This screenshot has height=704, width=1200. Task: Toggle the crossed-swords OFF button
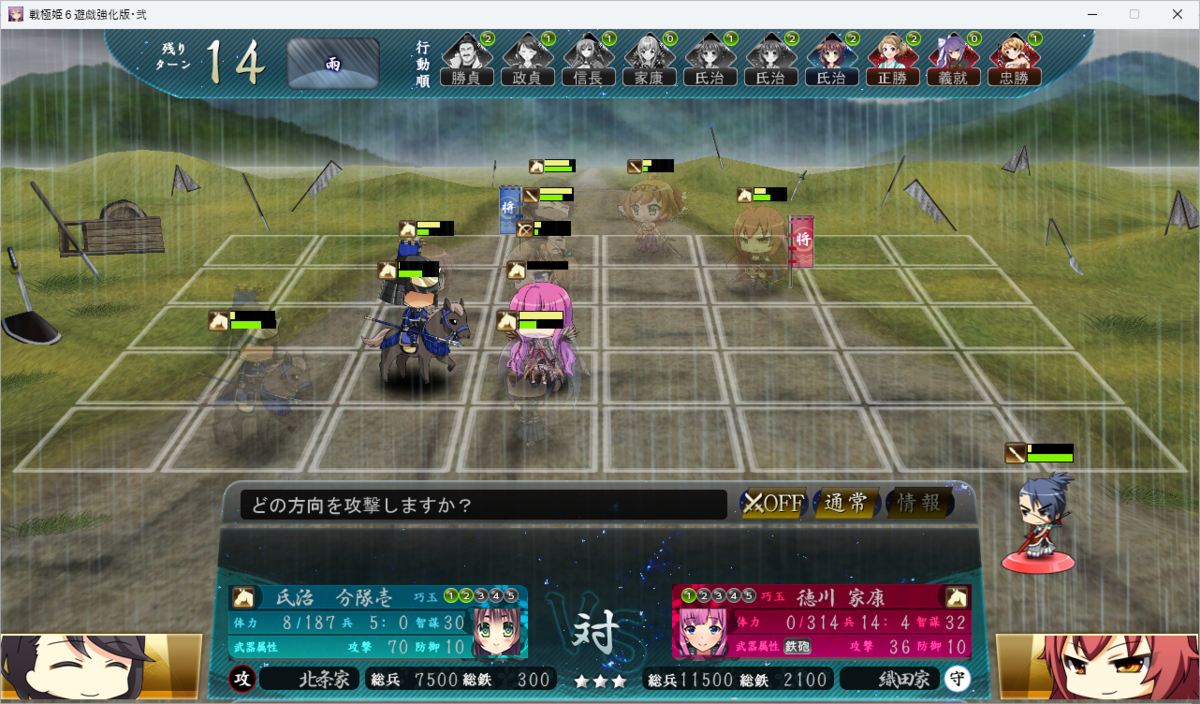coord(774,503)
